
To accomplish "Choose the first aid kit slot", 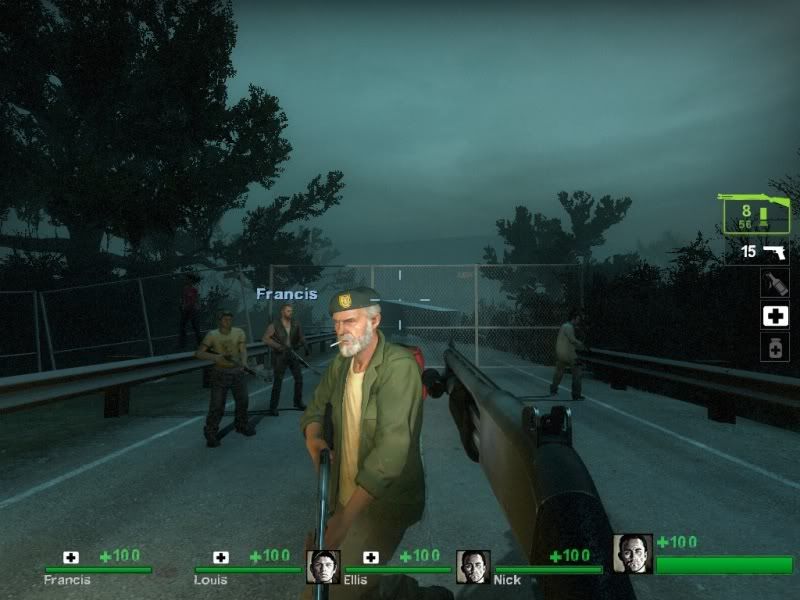I will tap(775, 316).
